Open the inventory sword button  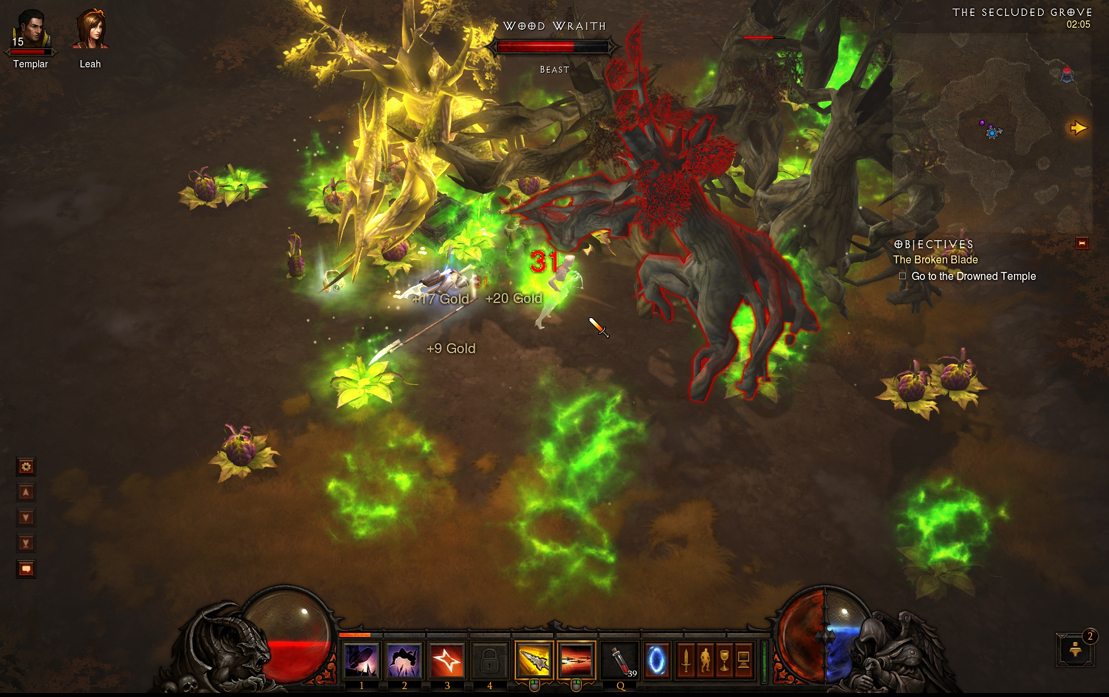tap(686, 660)
